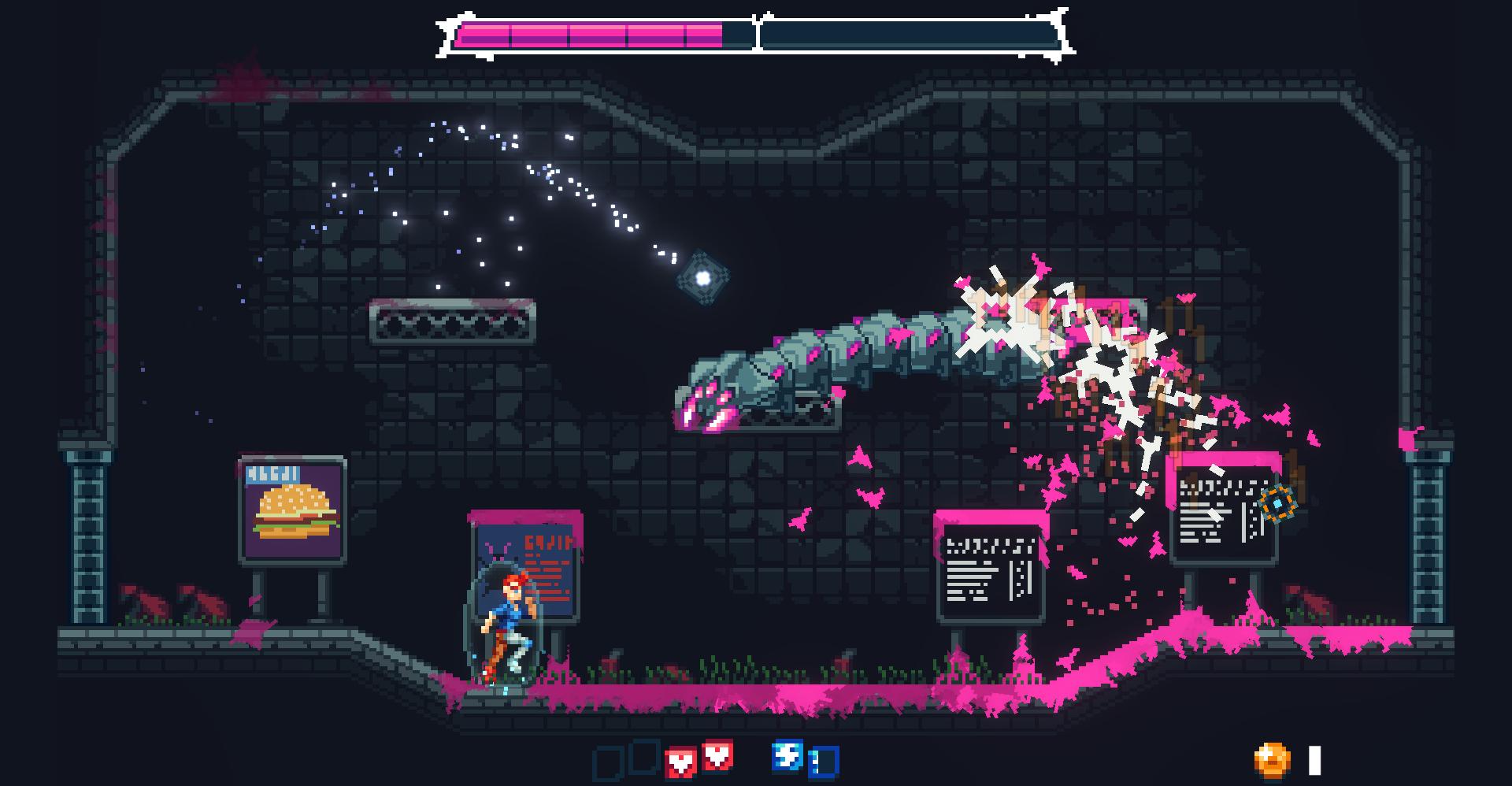Image resolution: width=1512 pixels, height=786 pixels.
Task: Click the billboard header text above the burger
Action: pyautogui.click(x=272, y=475)
